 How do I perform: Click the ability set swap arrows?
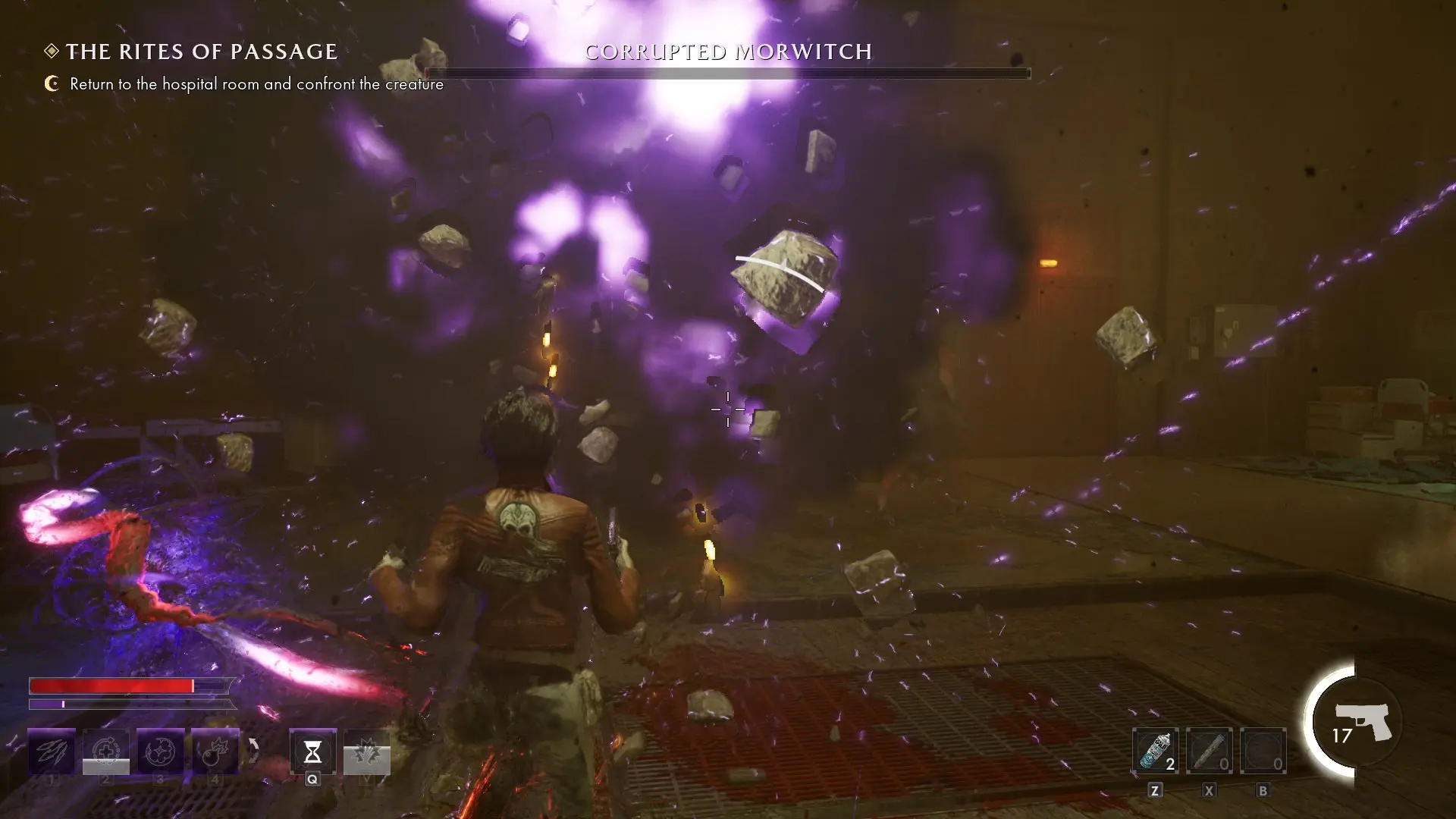pos(254,751)
